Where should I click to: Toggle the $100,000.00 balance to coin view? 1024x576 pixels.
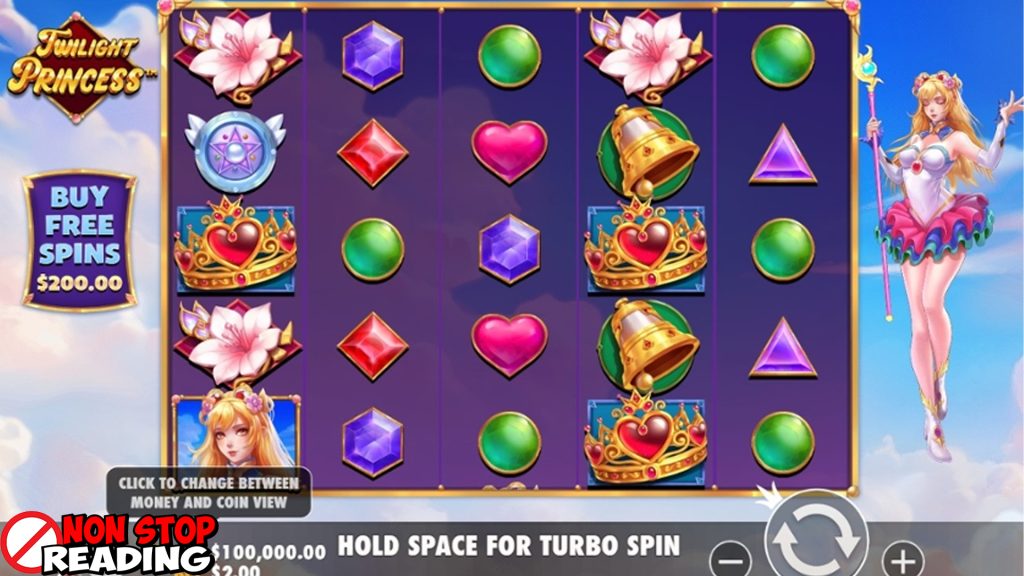coord(269,551)
